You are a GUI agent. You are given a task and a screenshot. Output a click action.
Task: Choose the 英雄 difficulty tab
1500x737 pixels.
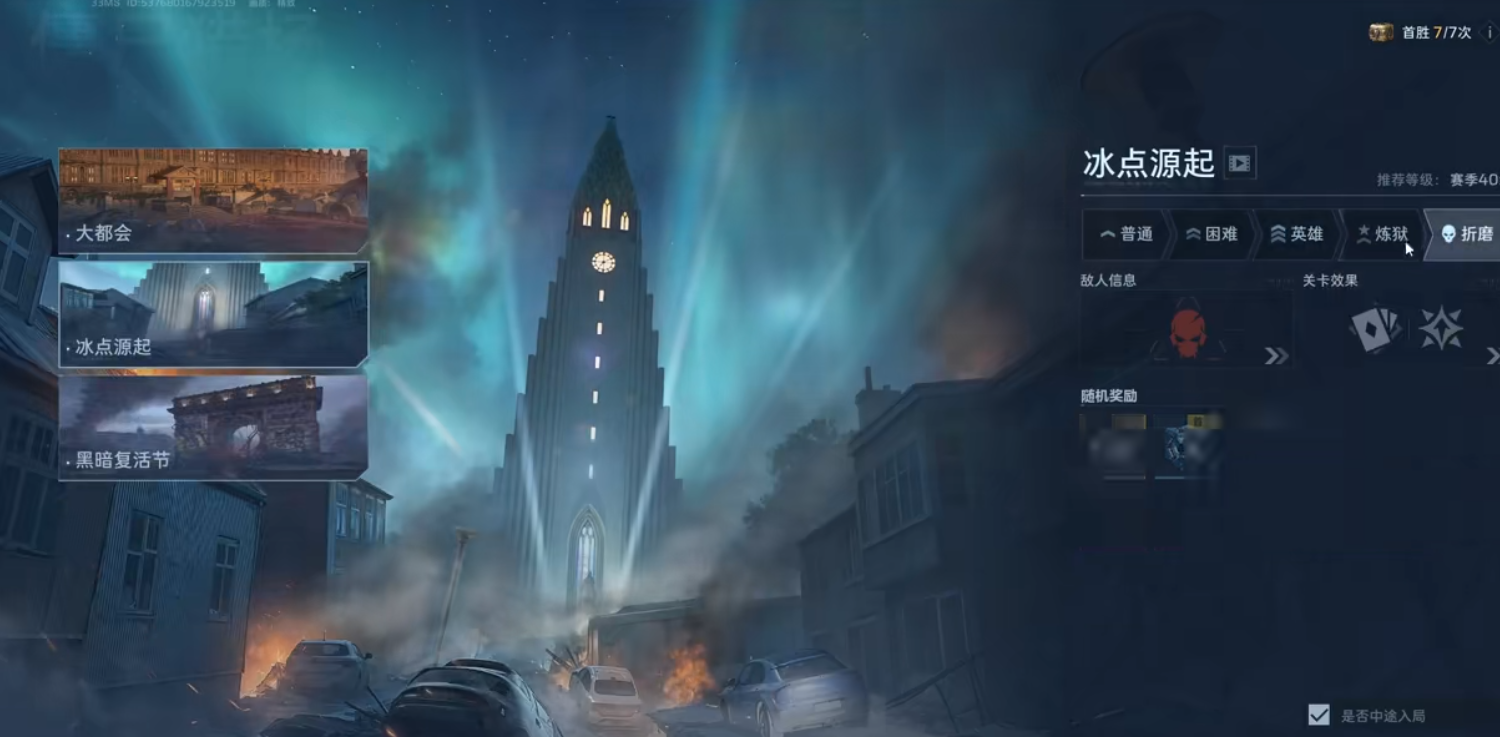[x=1296, y=234]
